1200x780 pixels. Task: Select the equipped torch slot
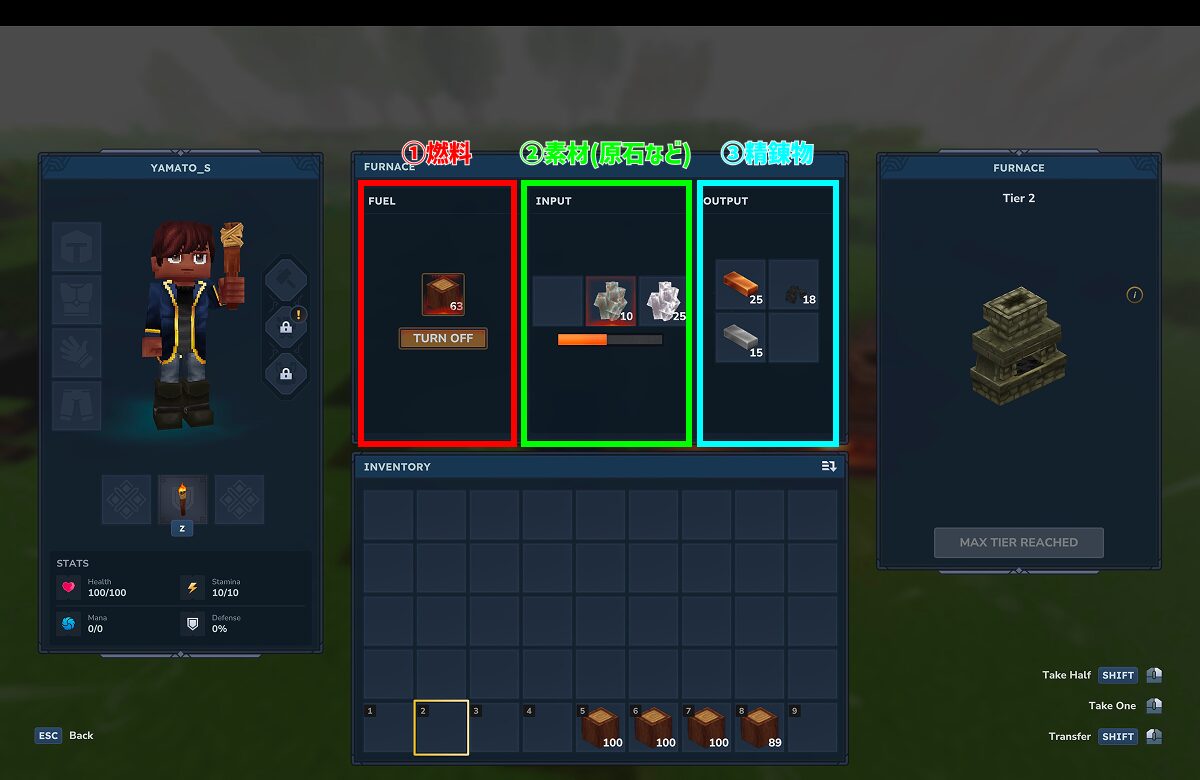click(183, 499)
